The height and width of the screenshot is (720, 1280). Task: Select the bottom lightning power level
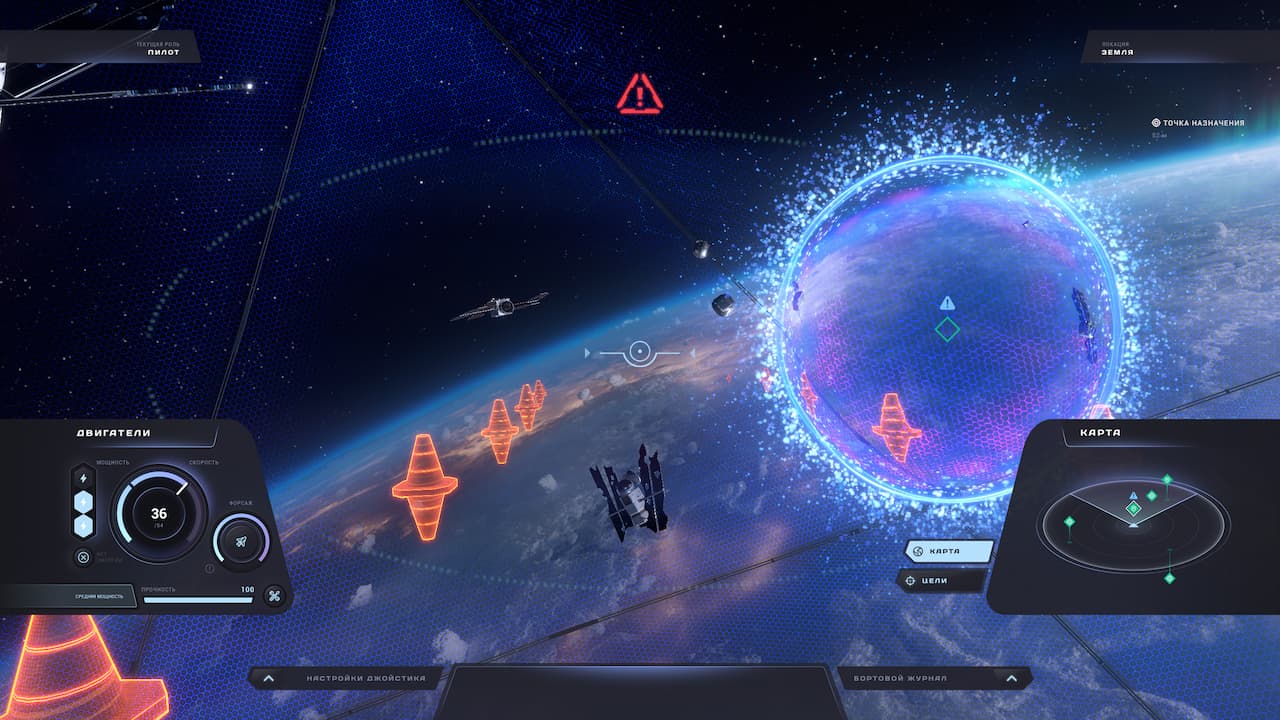click(x=83, y=525)
